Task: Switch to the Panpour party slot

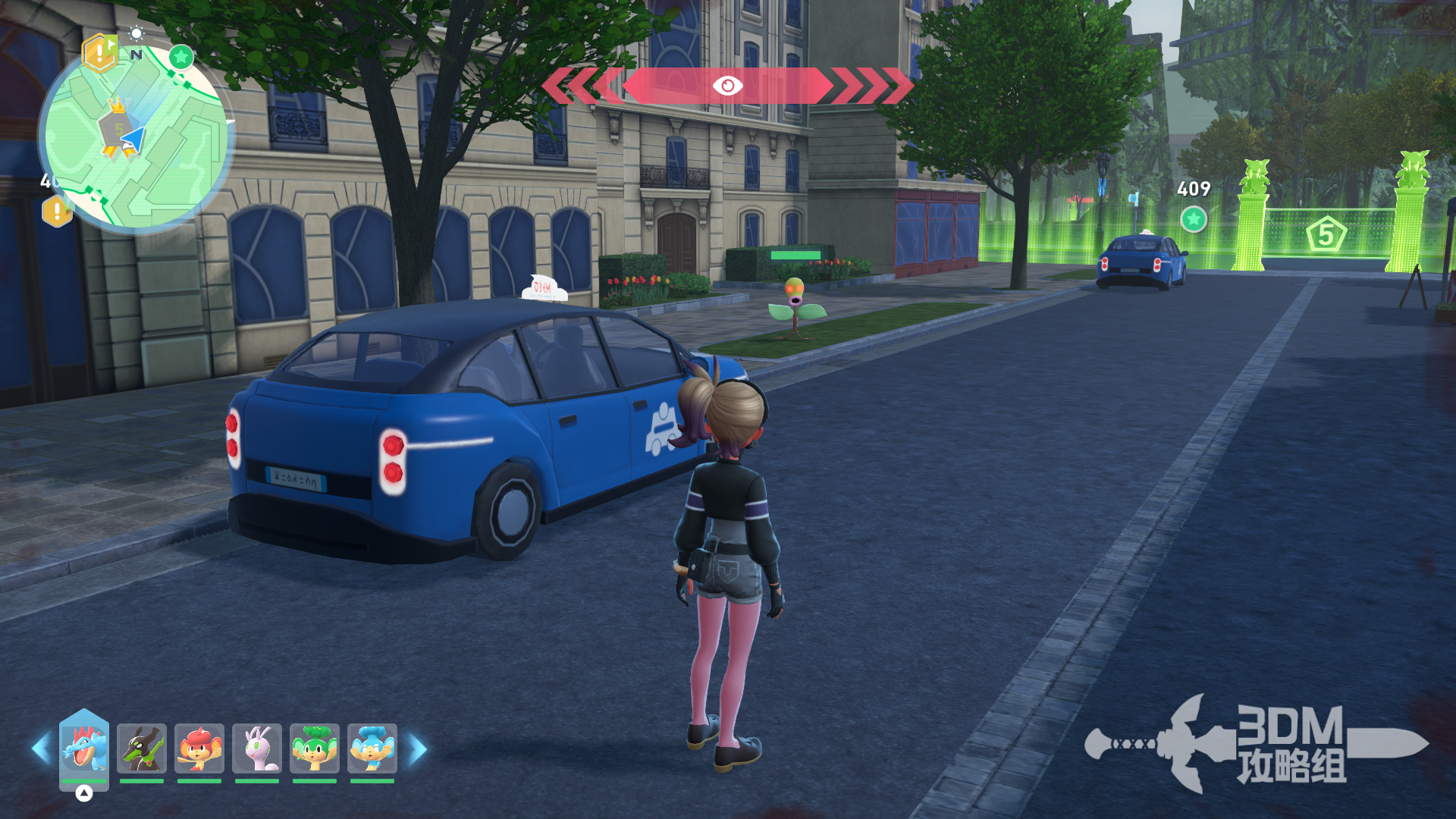Action: 372,748
